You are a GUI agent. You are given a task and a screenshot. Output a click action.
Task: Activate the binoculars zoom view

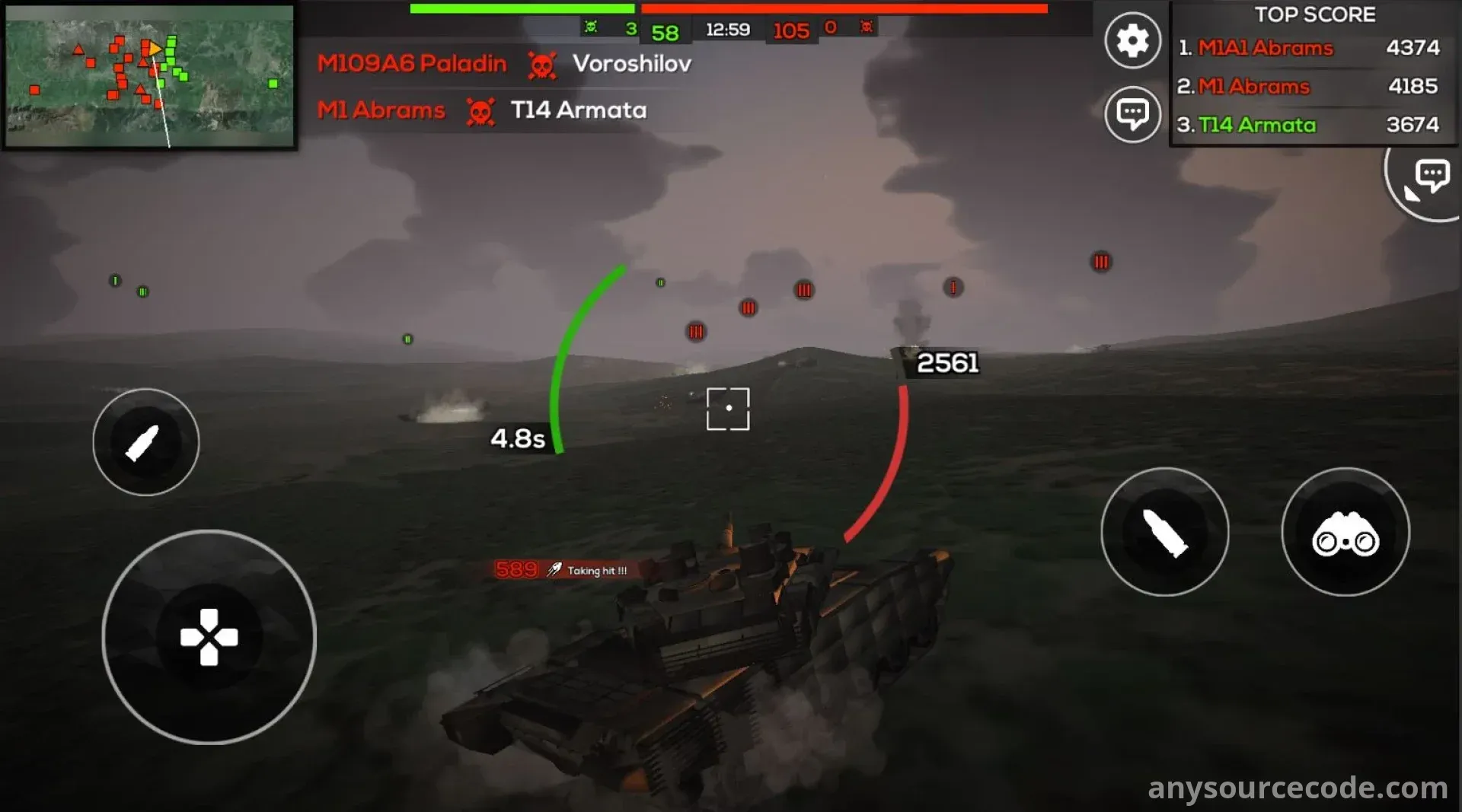coord(1345,532)
